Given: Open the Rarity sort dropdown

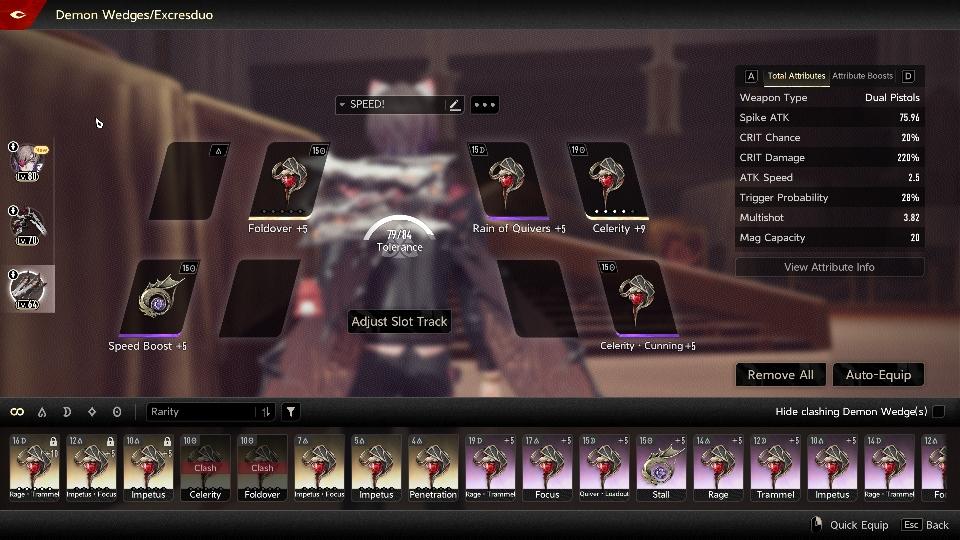Looking at the screenshot, I should 211,412.
